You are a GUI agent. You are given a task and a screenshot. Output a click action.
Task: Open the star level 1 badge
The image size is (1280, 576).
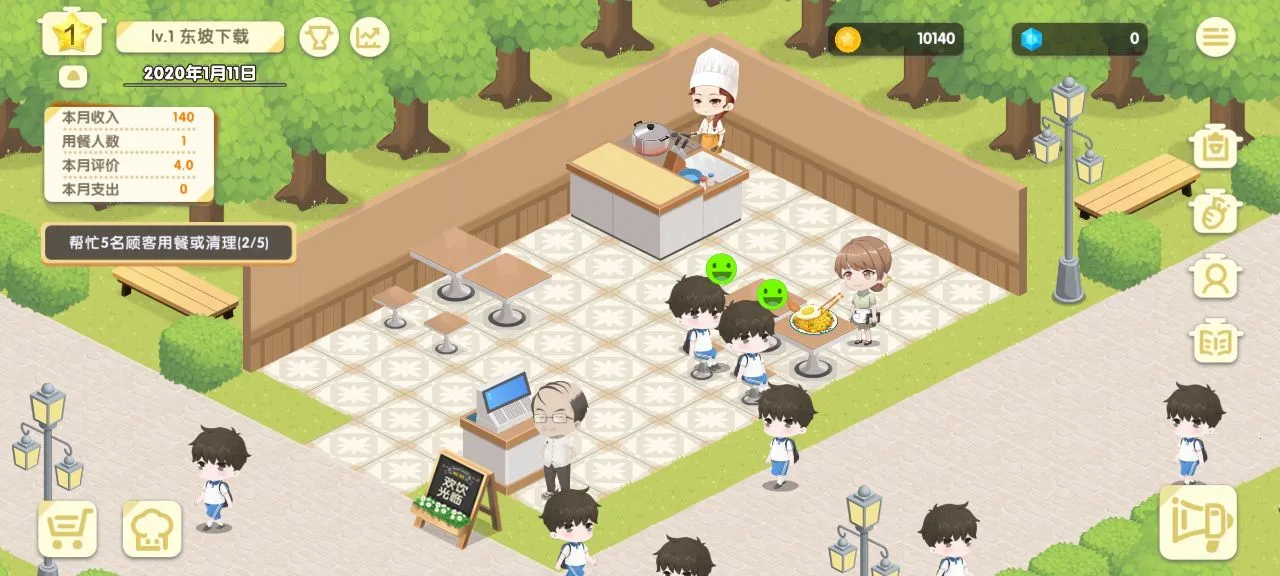[67, 36]
